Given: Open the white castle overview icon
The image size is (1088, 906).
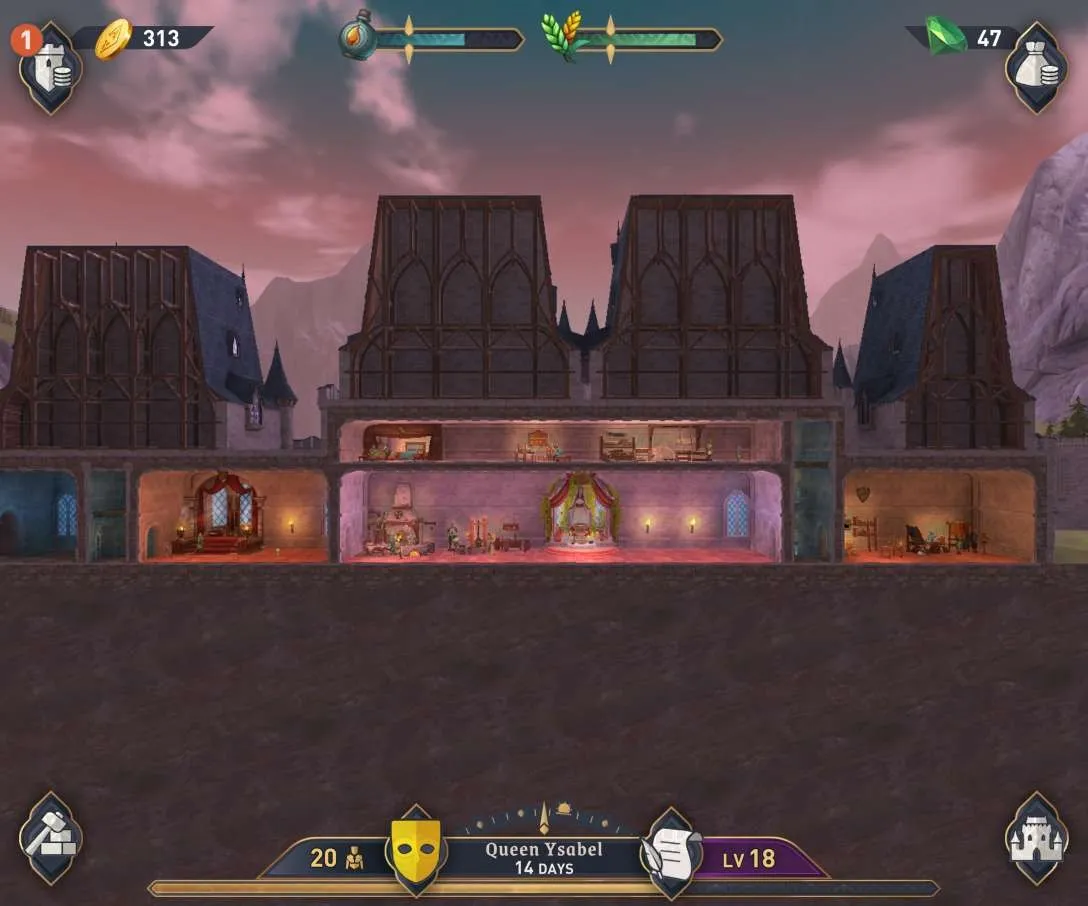Looking at the screenshot, I should [x=1036, y=838].
